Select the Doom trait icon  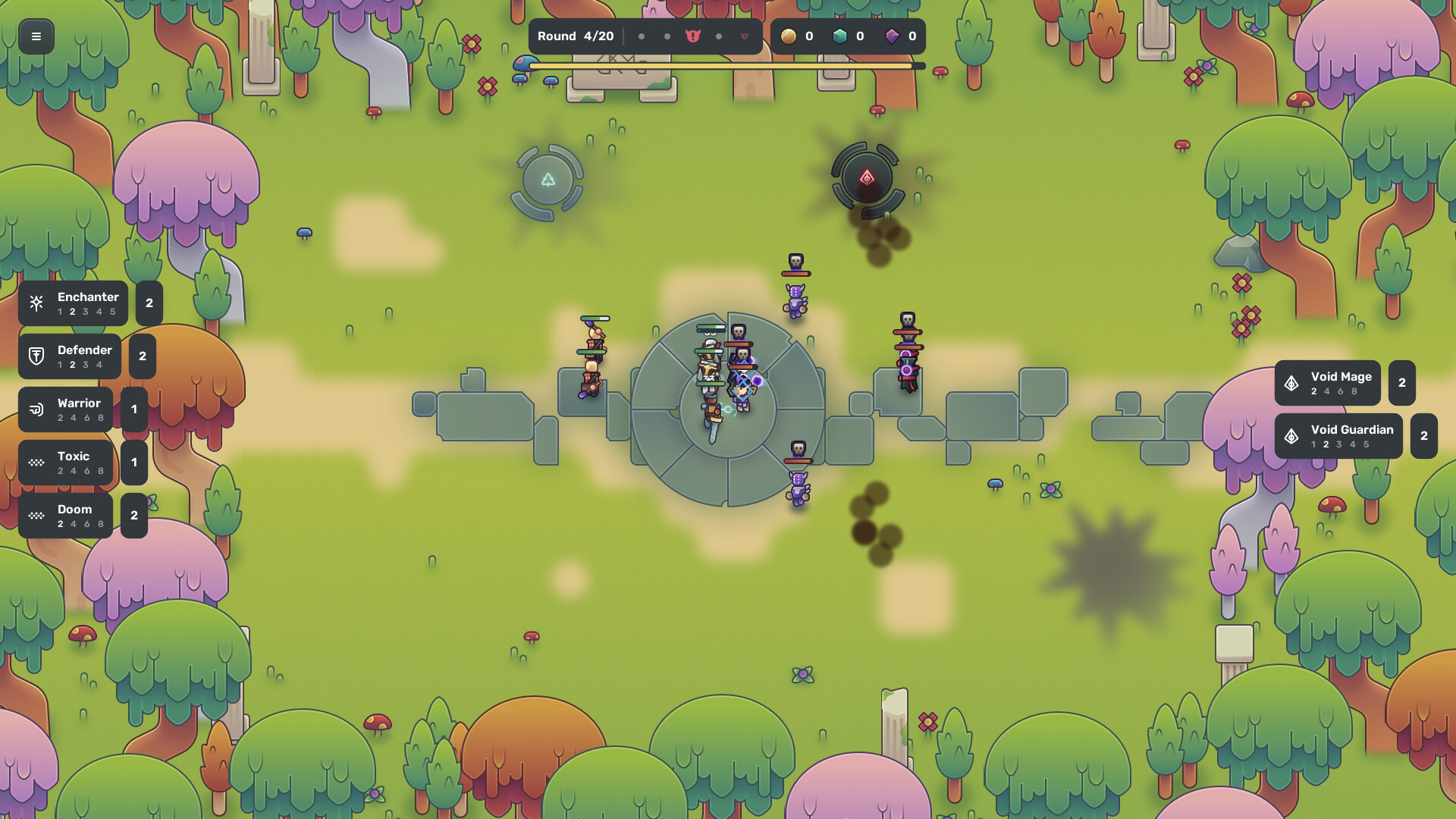tap(36, 515)
